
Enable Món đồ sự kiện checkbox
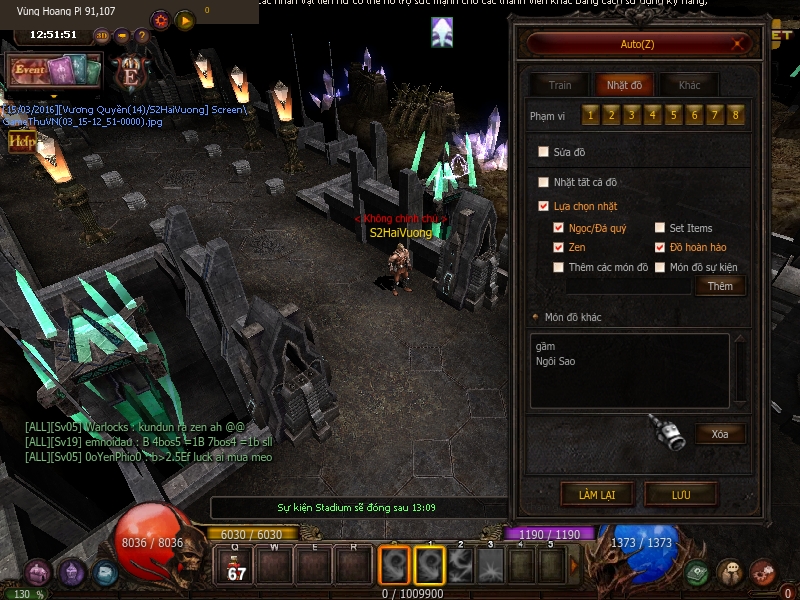(x=660, y=267)
